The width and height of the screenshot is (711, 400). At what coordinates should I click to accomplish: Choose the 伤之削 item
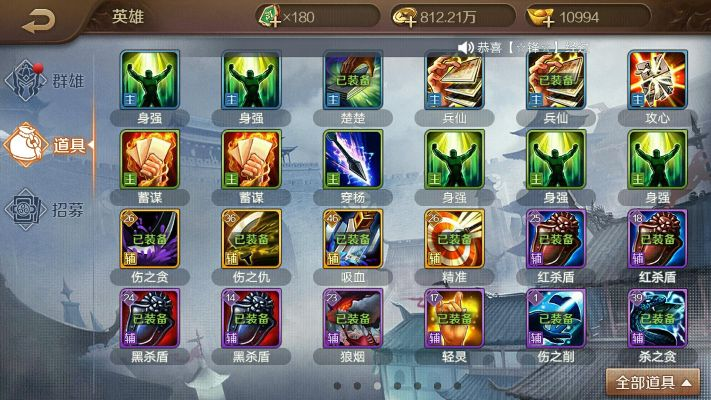coord(556,318)
